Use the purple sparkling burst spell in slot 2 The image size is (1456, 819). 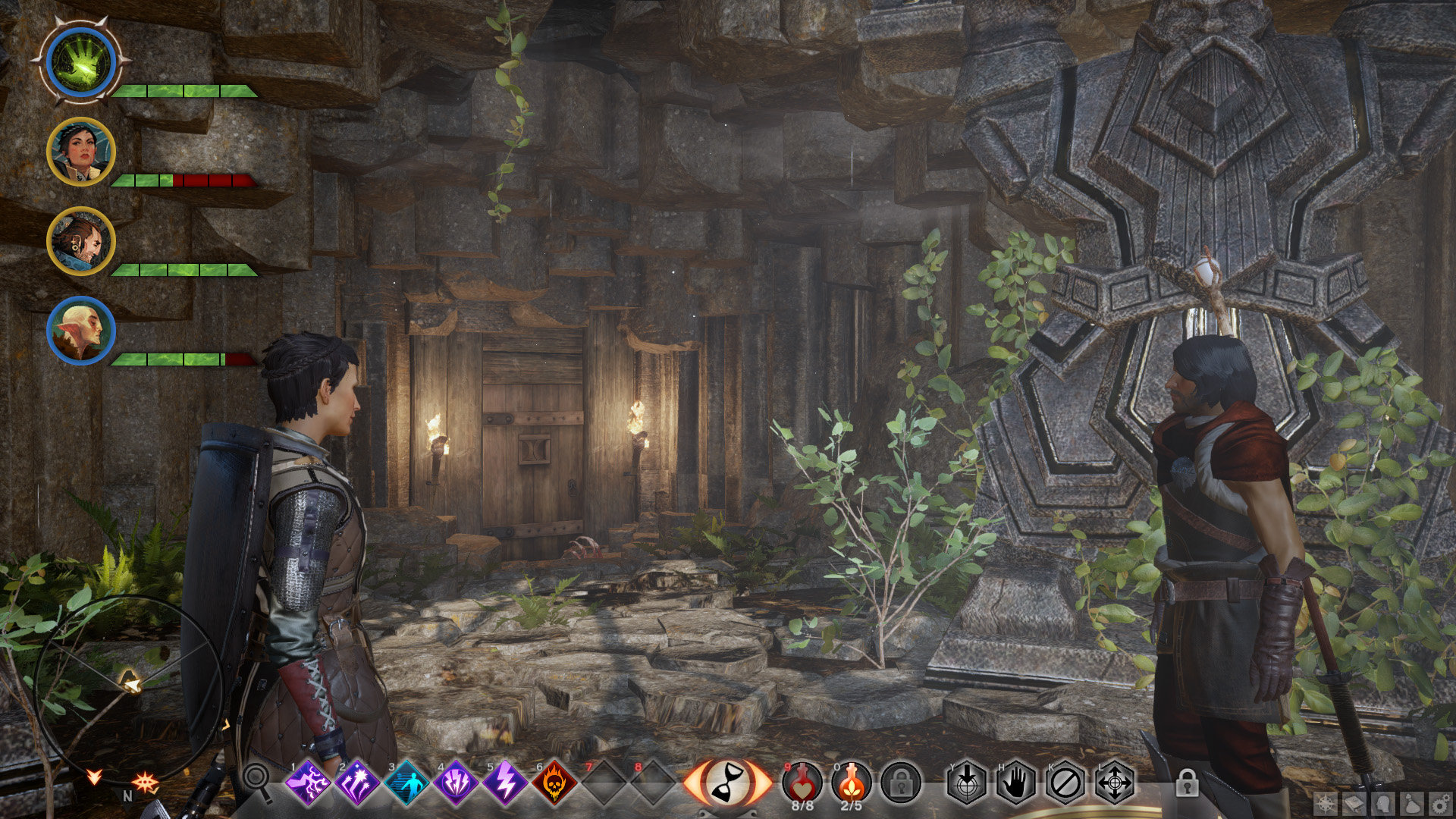357,783
